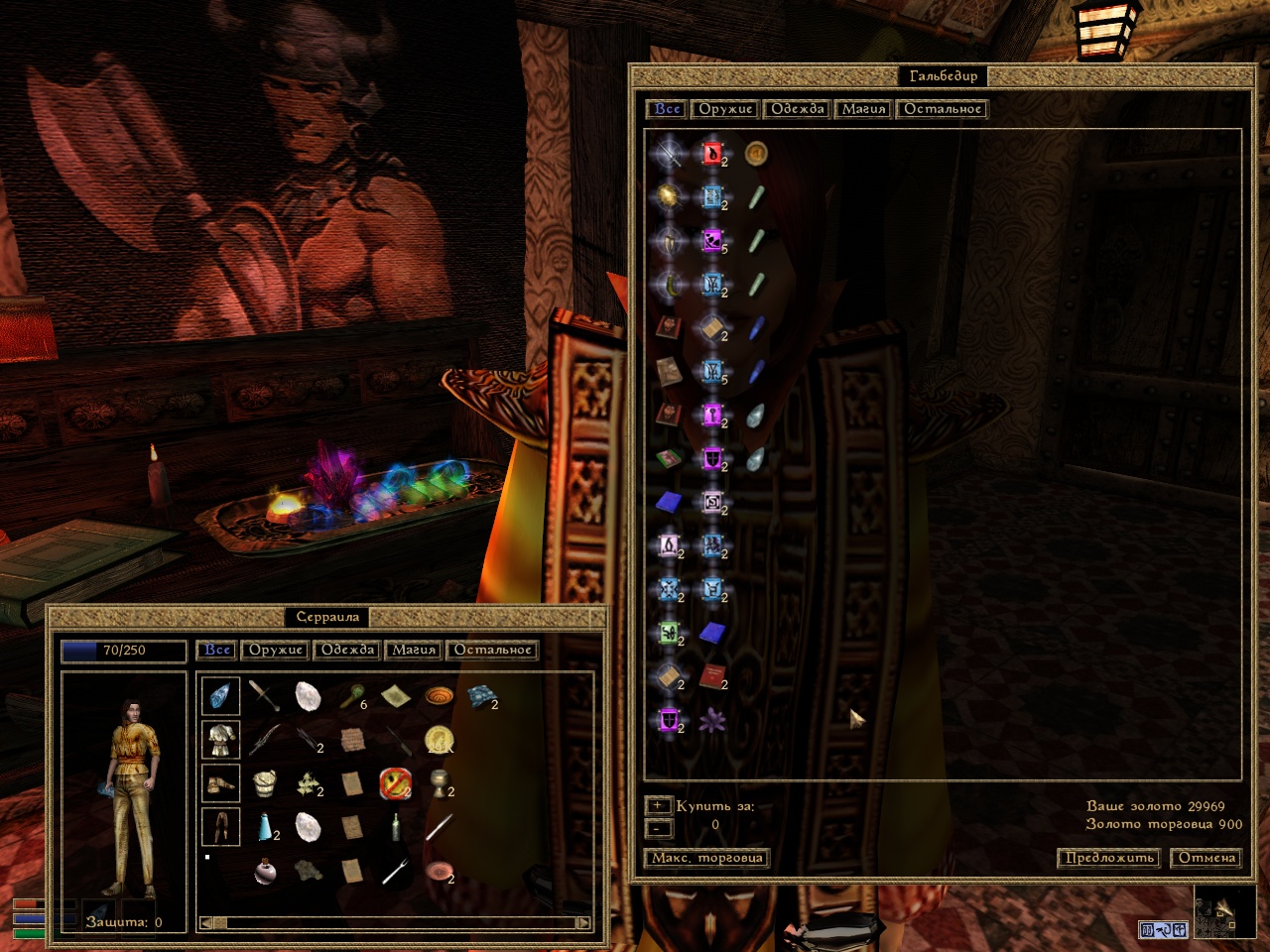1270x952 pixels.
Task: Cancel the trade with Отмена
Action: click(x=1206, y=858)
